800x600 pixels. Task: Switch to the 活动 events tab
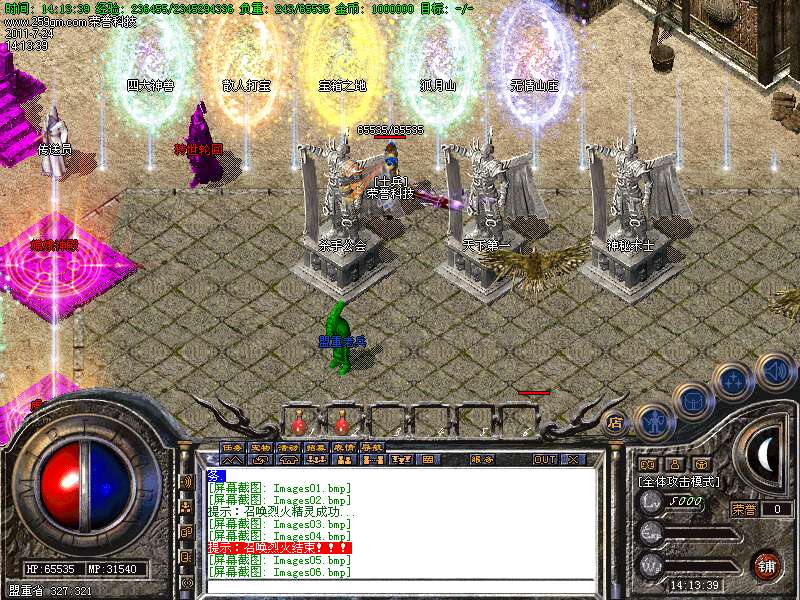pyautogui.click(x=288, y=446)
